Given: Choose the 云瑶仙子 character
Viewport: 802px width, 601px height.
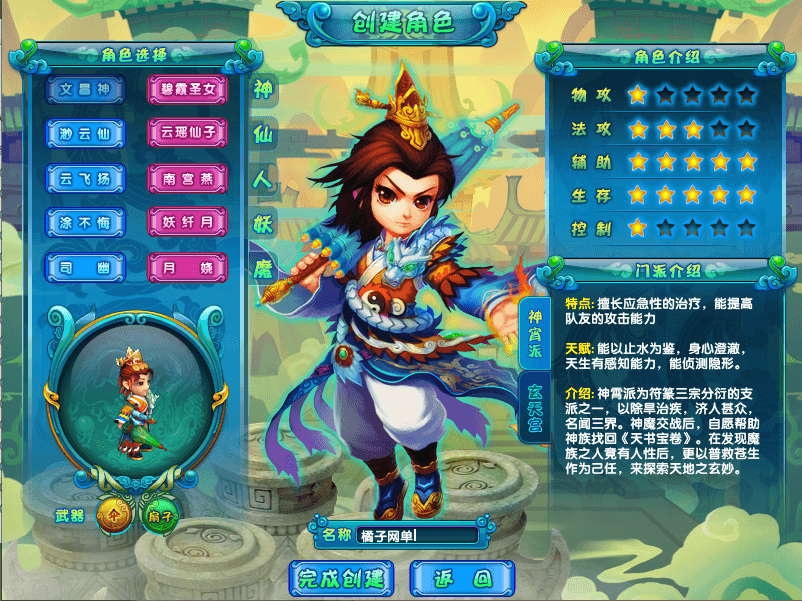Looking at the screenshot, I should [x=188, y=132].
